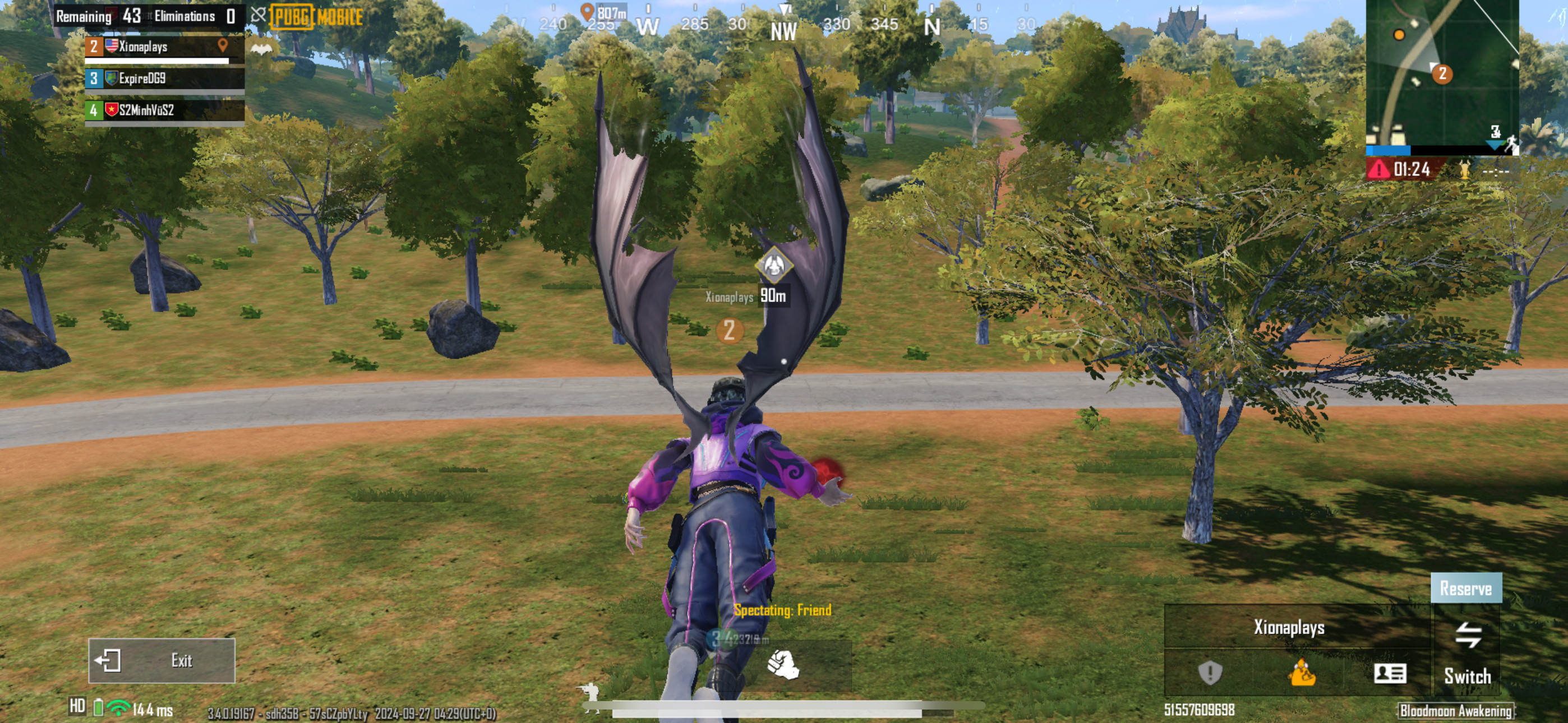Select teammate ExpireDG9 in the squad list
Image resolution: width=1568 pixels, height=723 pixels.
pyautogui.click(x=164, y=78)
